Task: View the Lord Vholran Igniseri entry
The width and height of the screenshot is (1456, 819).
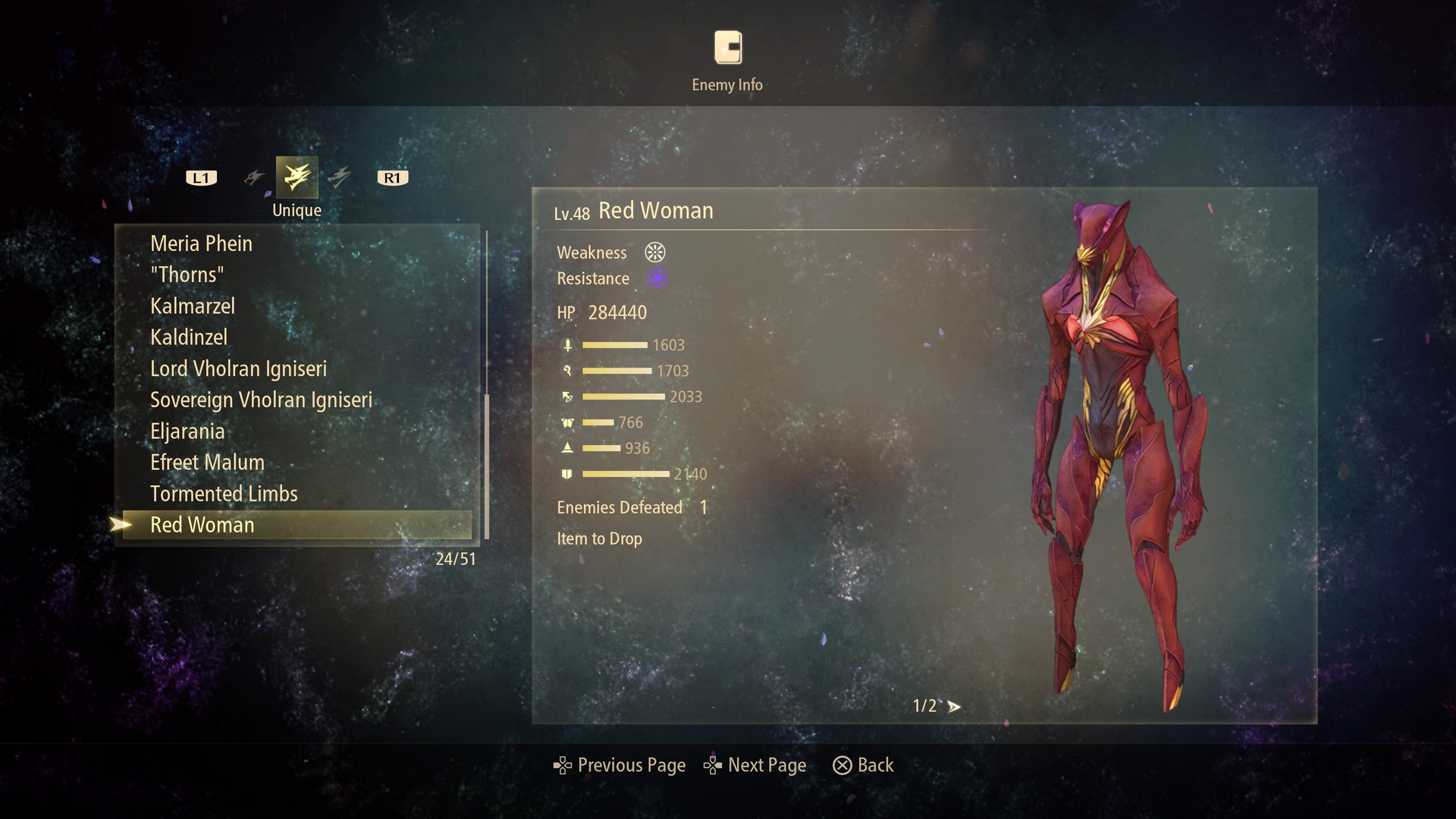Action: [238, 369]
